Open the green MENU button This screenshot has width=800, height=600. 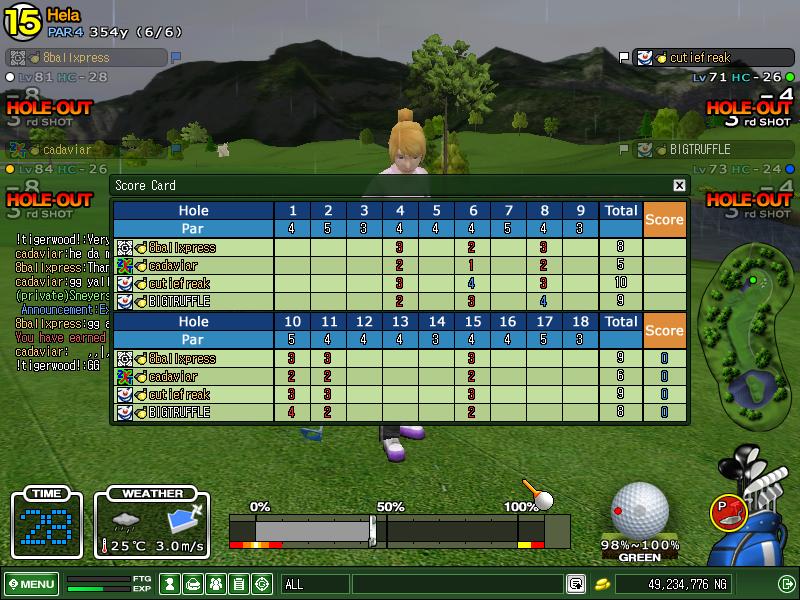[31, 584]
